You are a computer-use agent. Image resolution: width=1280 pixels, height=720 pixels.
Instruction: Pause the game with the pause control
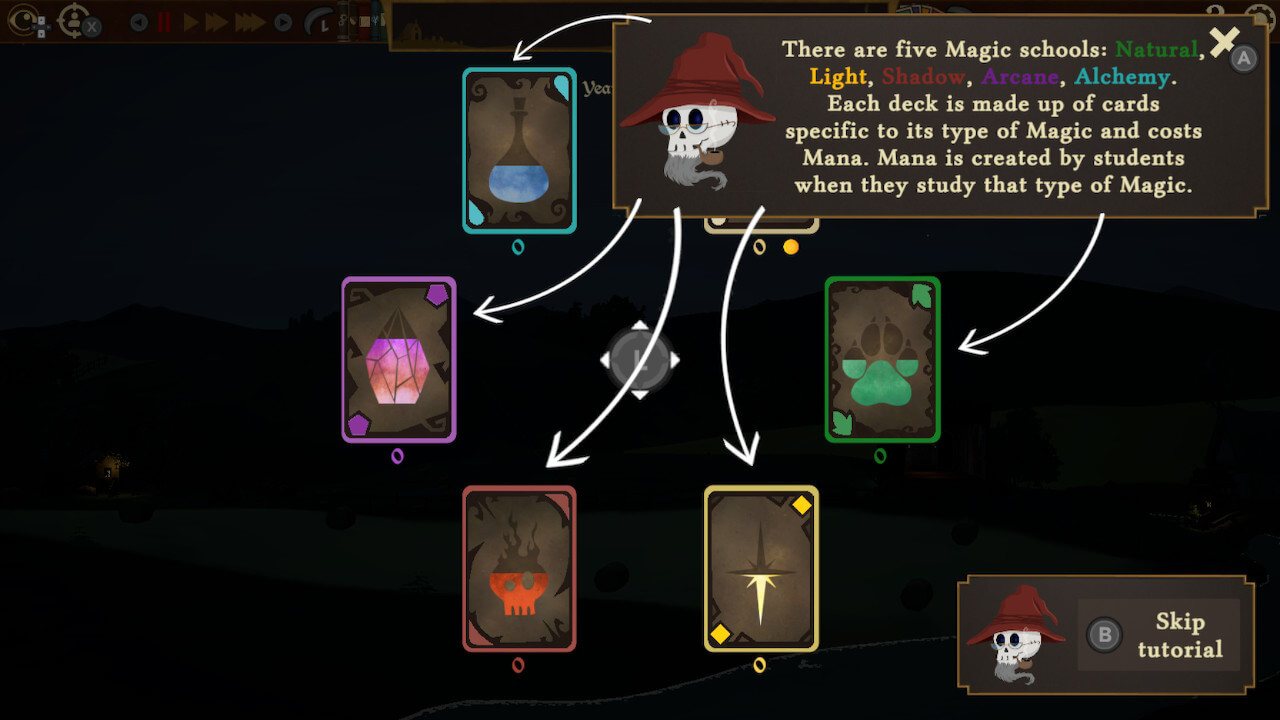(163, 21)
